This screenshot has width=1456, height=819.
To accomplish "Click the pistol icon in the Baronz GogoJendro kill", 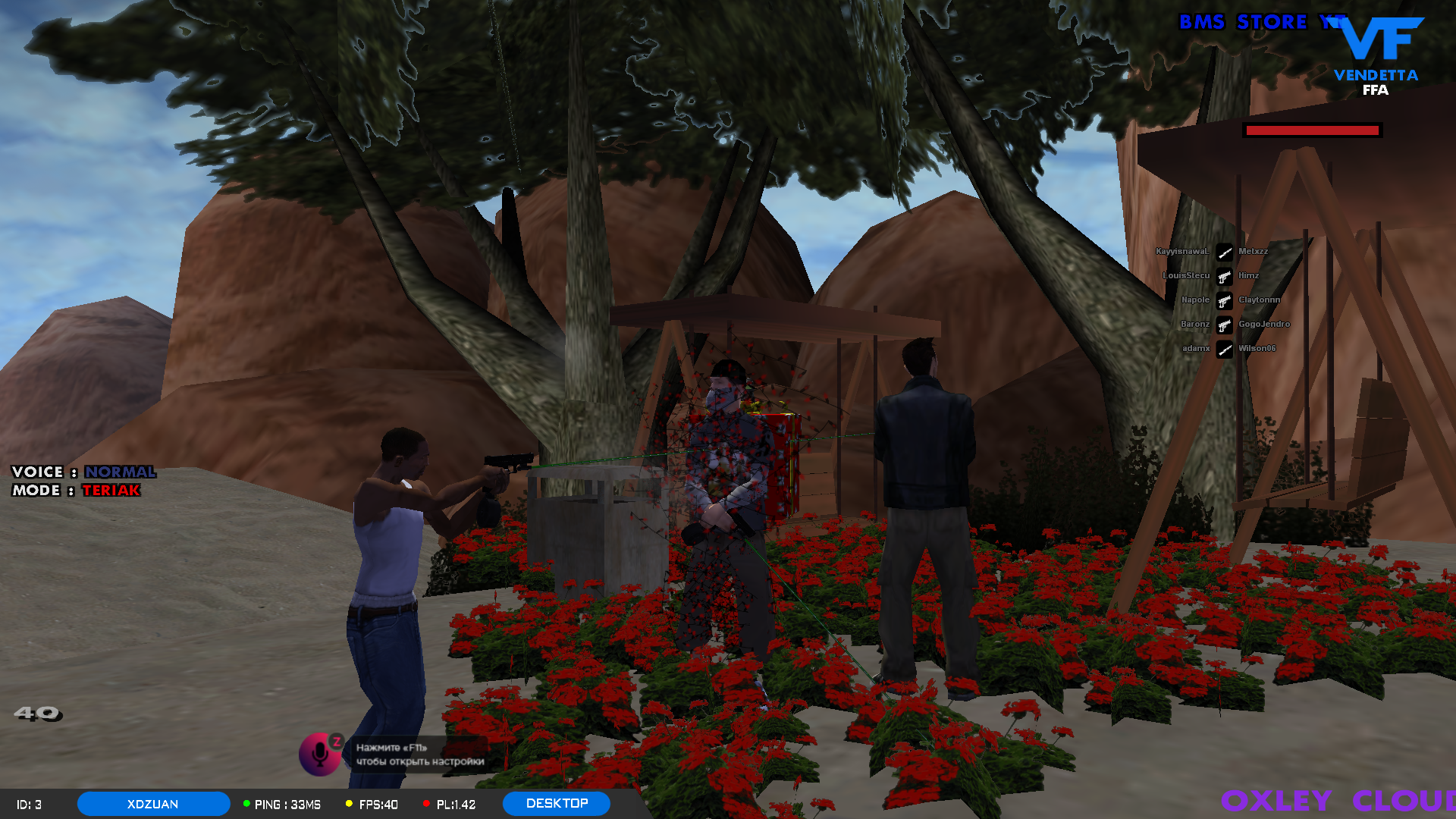I will 1225,324.
